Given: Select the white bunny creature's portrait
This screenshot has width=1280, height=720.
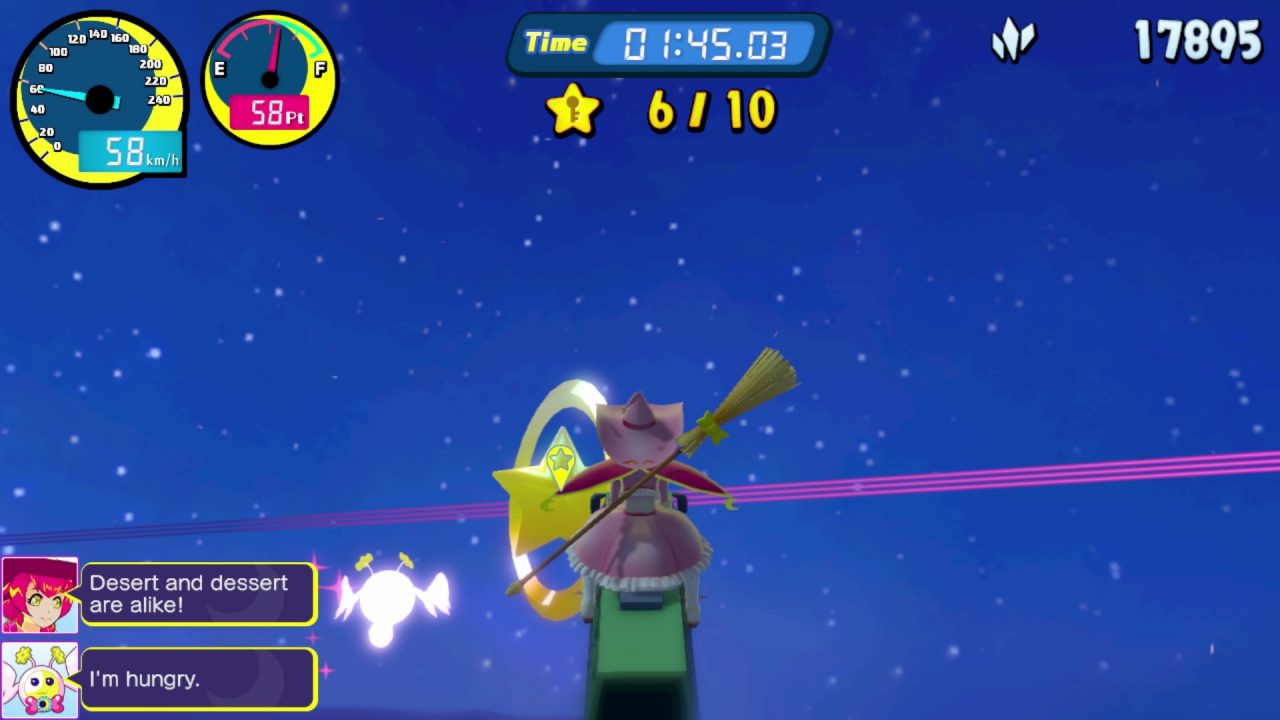Looking at the screenshot, I should coord(40,680).
